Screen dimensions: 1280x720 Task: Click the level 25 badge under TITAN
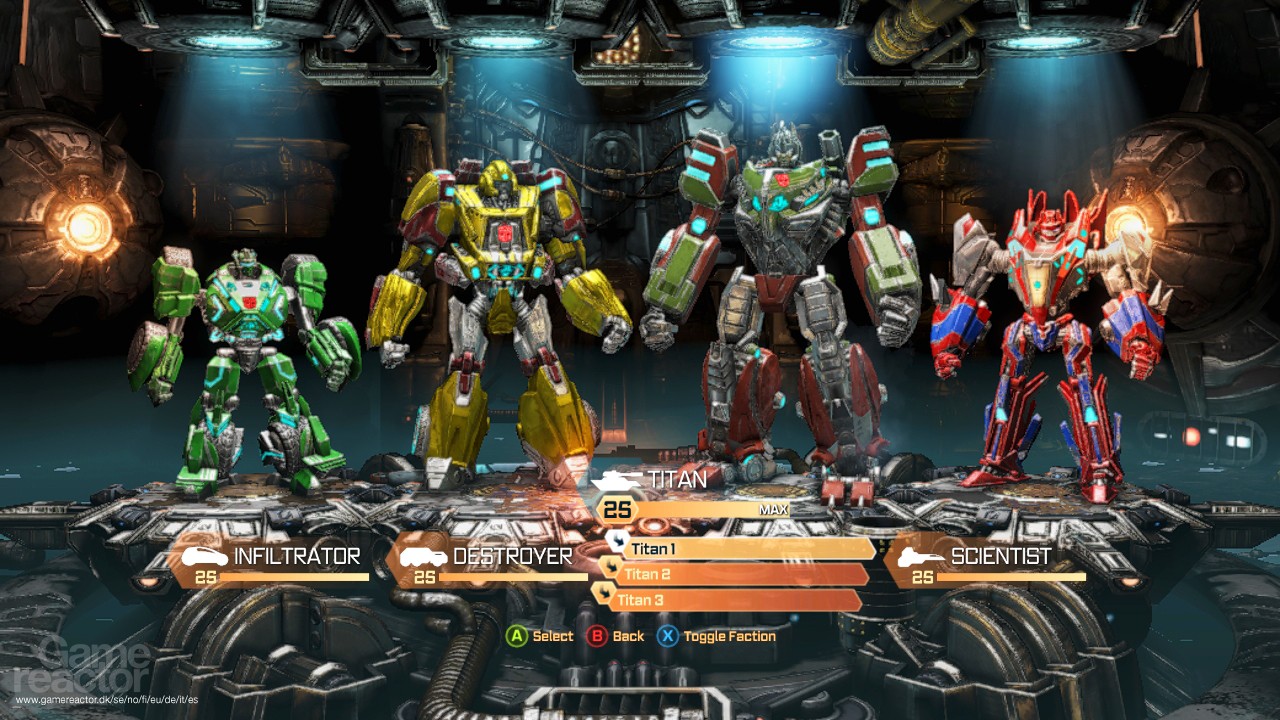618,509
